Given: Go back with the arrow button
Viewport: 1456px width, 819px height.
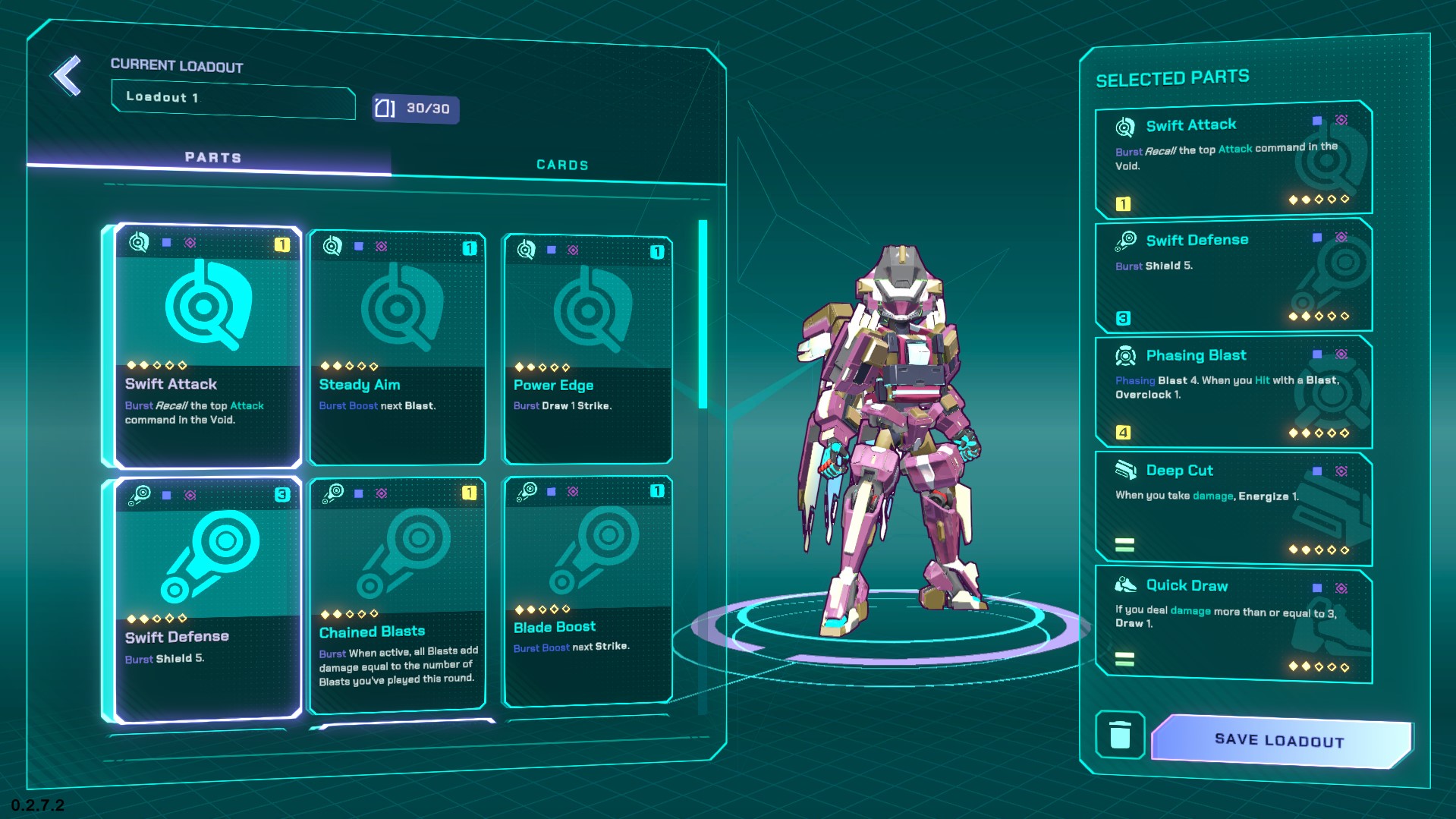Looking at the screenshot, I should tap(67, 76).
